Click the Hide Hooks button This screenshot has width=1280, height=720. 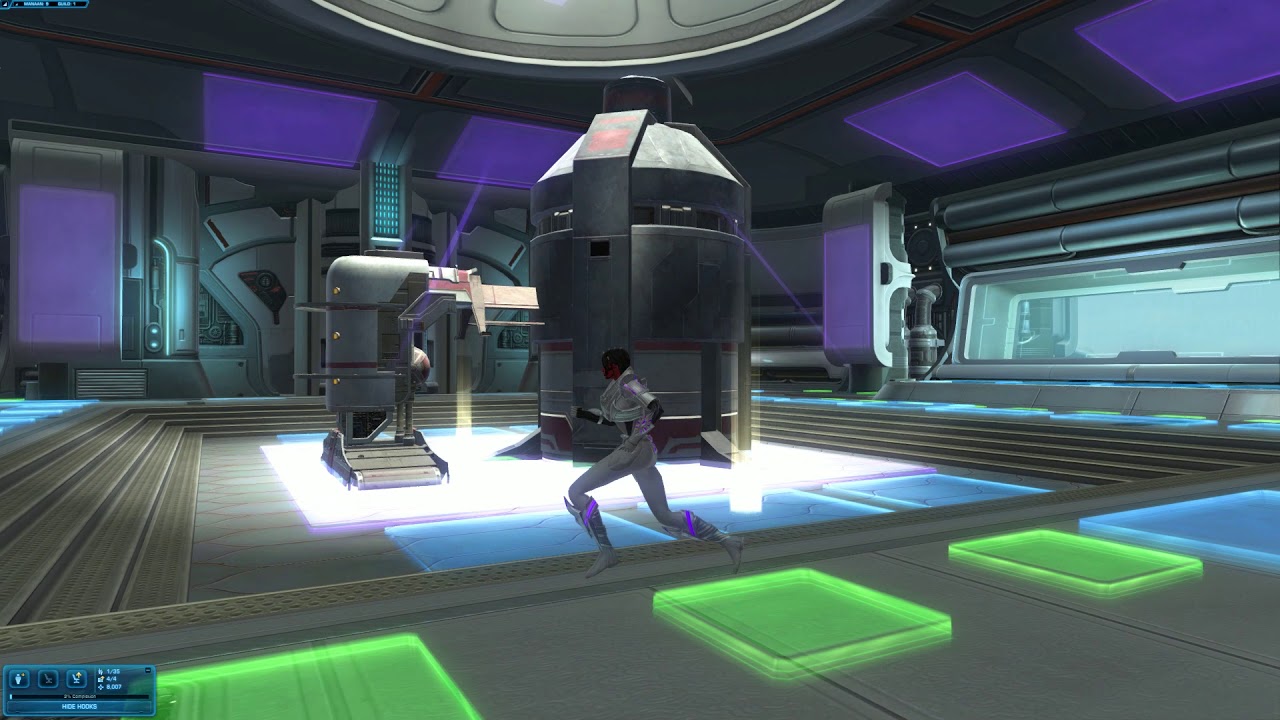coord(78,706)
